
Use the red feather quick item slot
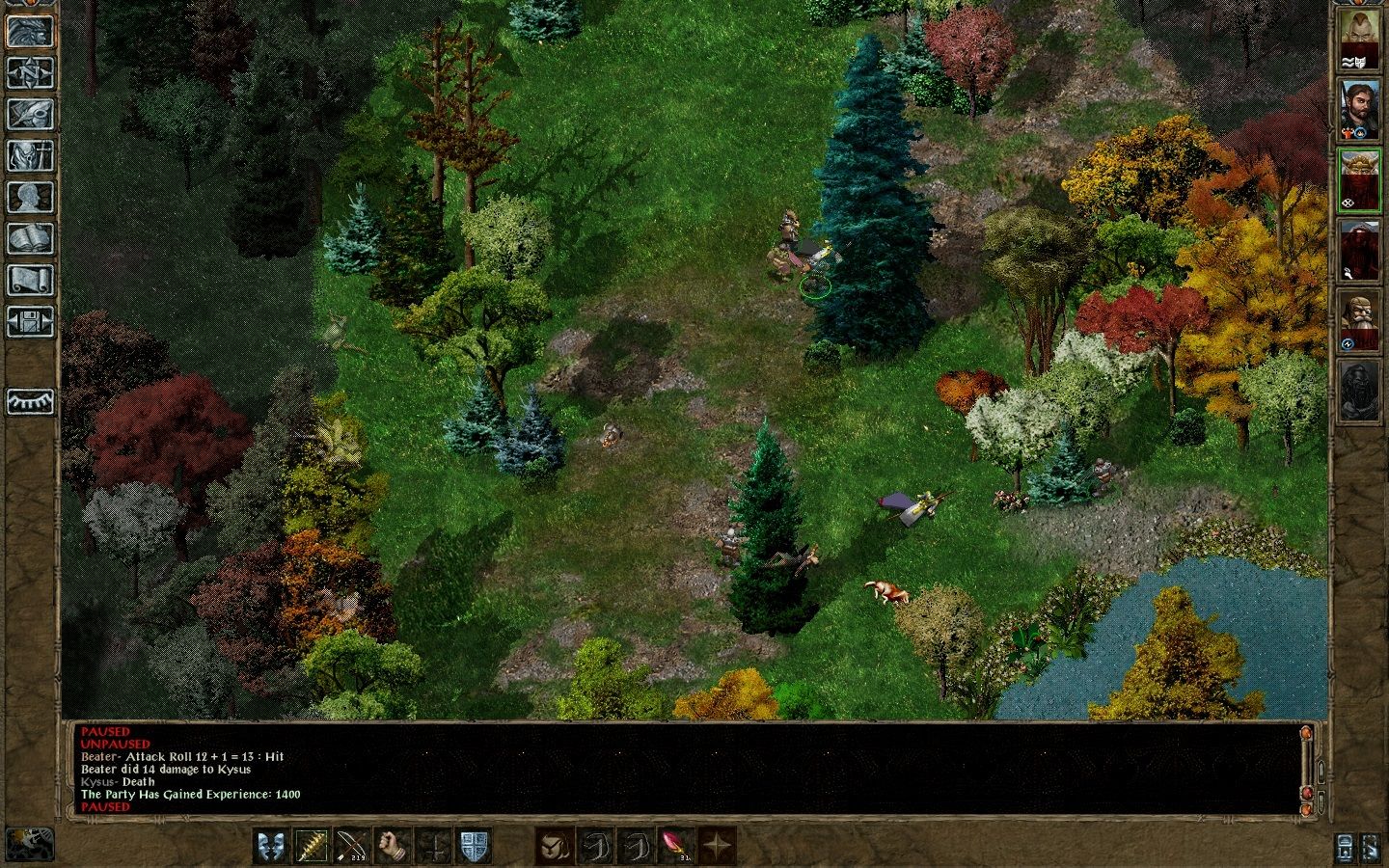(674, 847)
